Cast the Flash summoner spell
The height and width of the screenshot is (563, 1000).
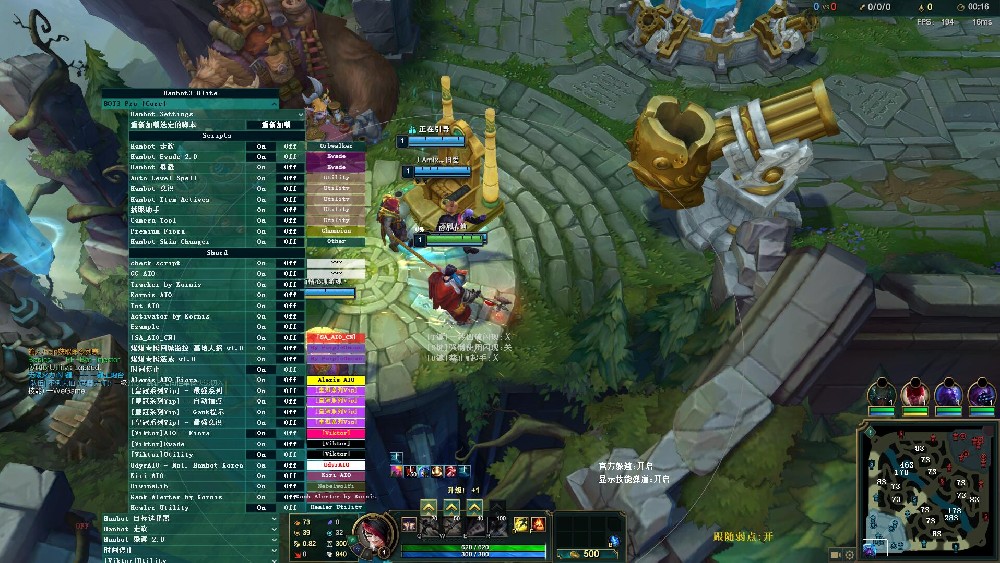pos(520,524)
